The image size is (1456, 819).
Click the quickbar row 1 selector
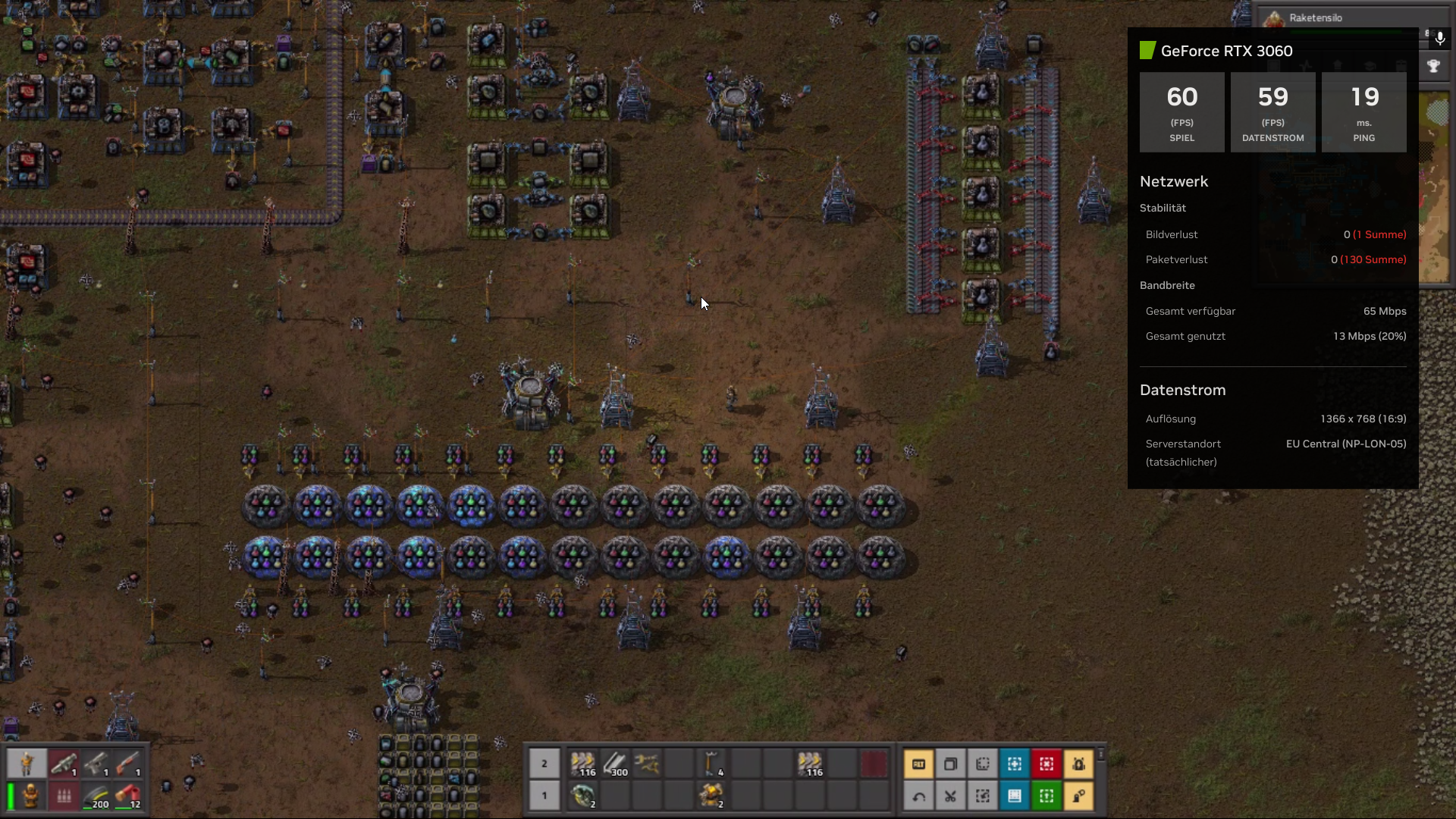[544, 795]
